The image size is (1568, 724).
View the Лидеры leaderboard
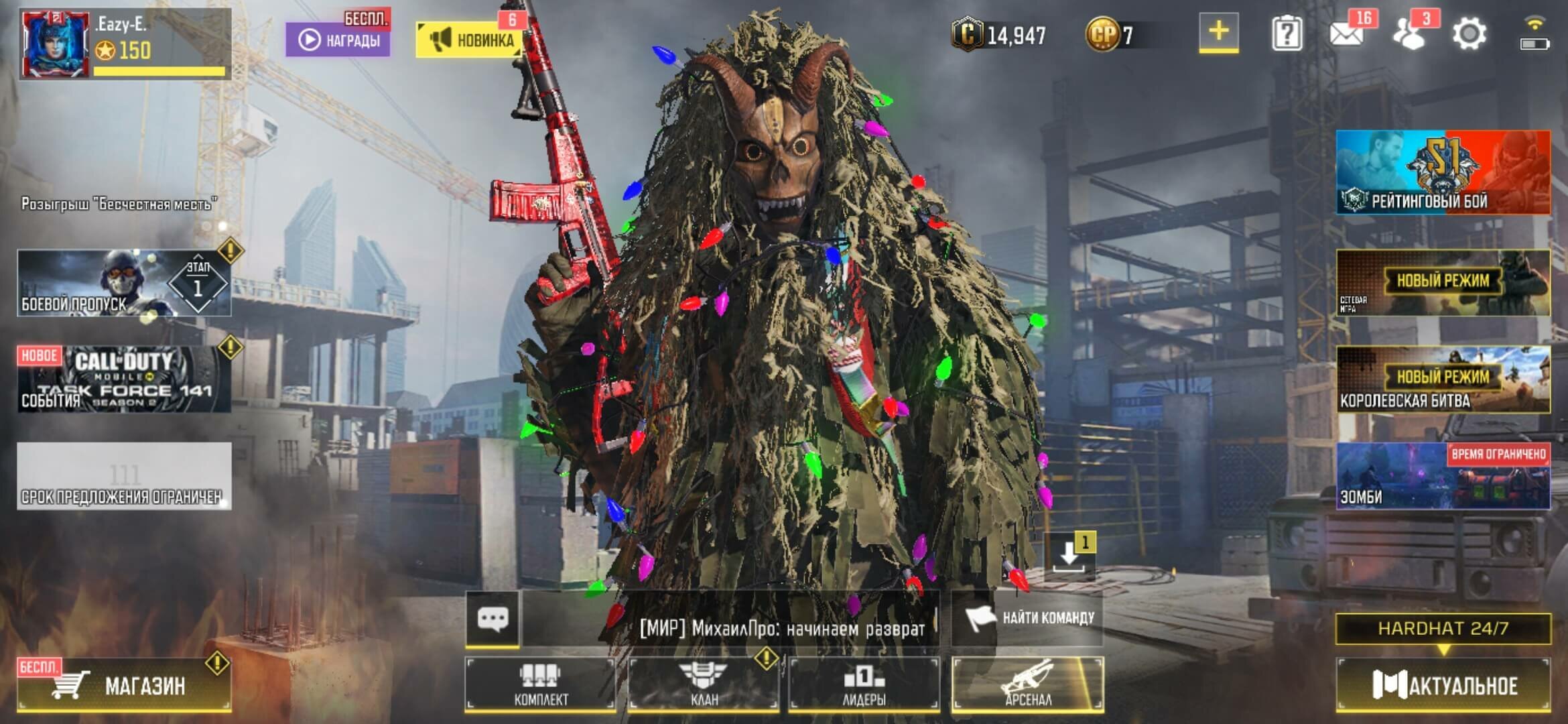click(864, 684)
